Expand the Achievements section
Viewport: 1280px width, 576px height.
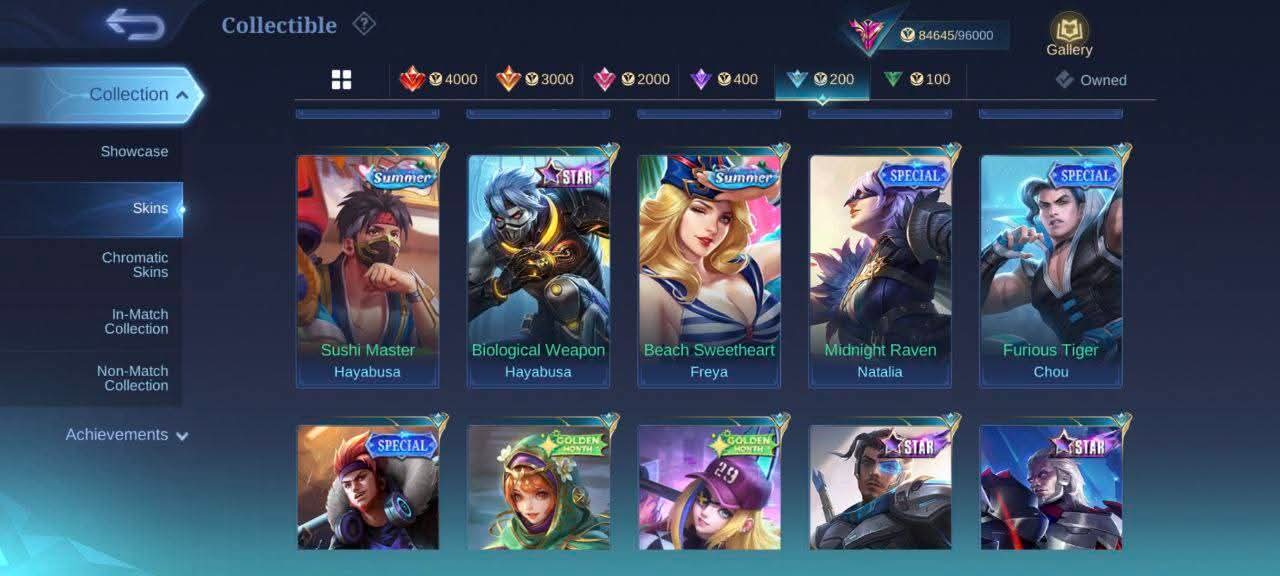(x=127, y=435)
